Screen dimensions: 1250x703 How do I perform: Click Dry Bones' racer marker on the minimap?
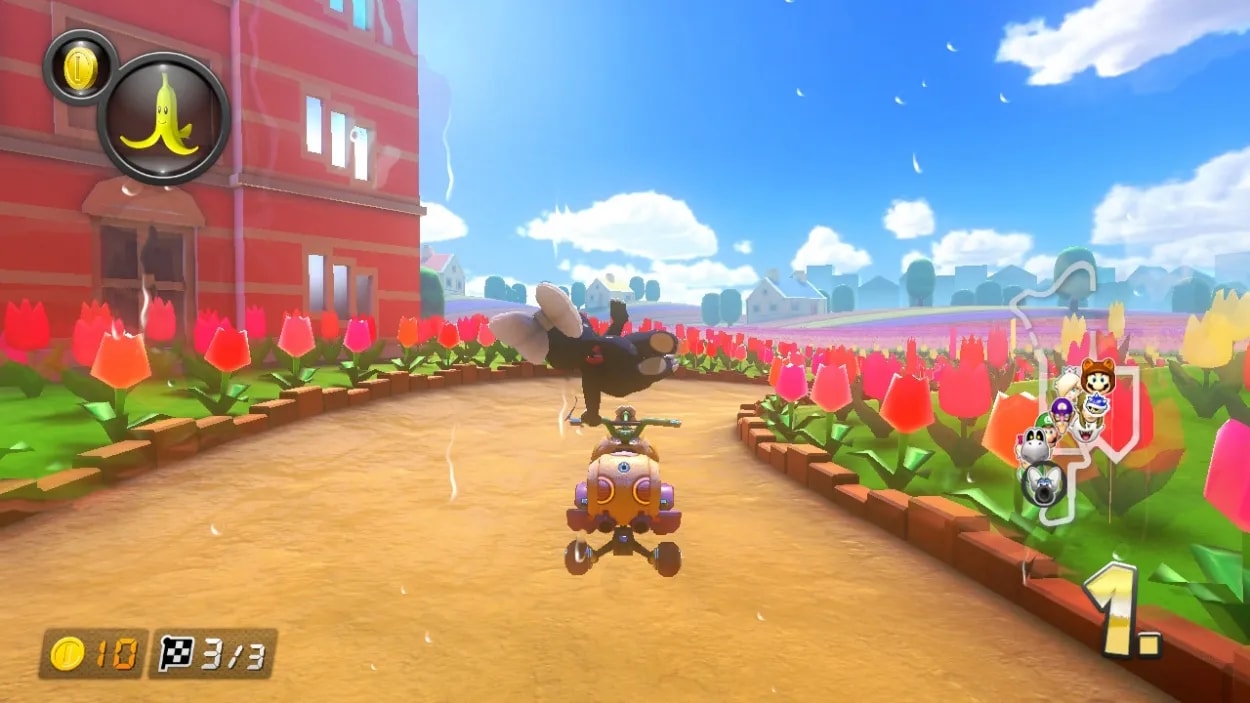1033,445
